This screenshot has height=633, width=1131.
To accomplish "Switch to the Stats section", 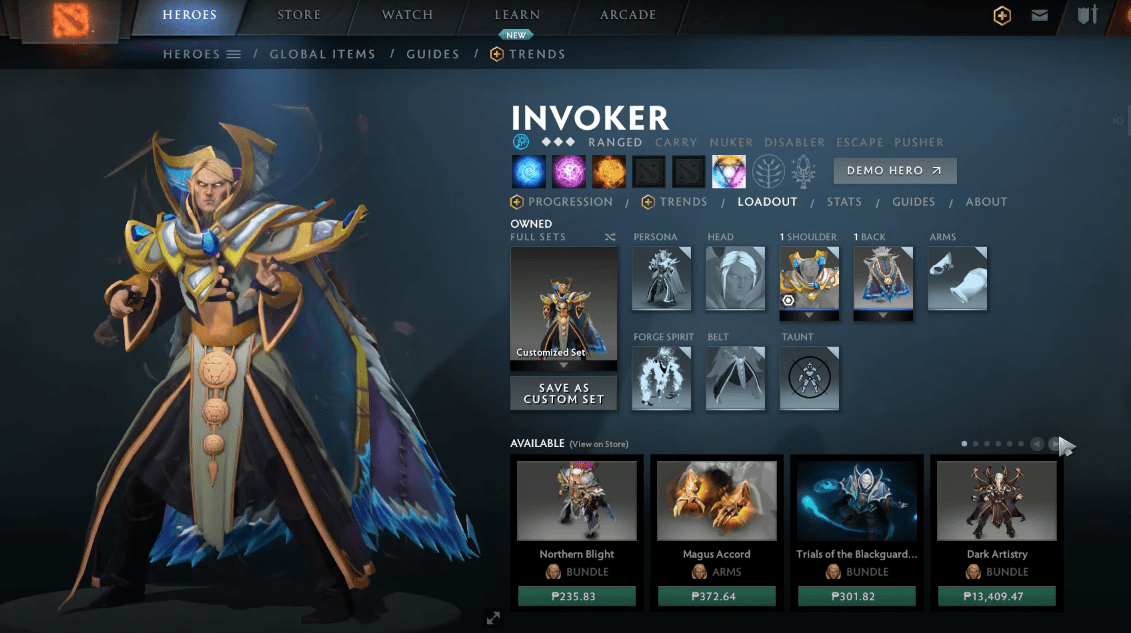I will [x=844, y=202].
